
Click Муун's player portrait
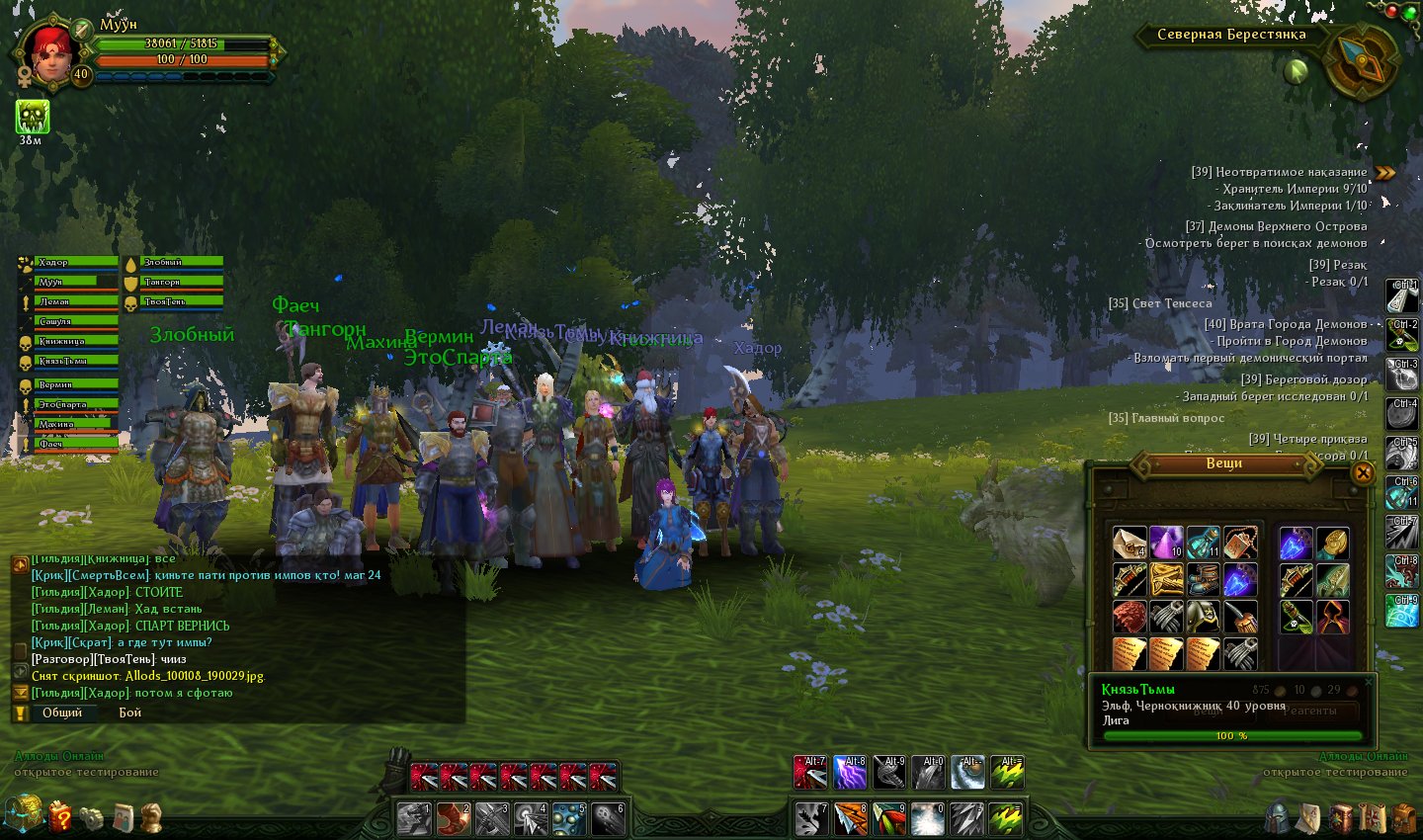coord(46,51)
